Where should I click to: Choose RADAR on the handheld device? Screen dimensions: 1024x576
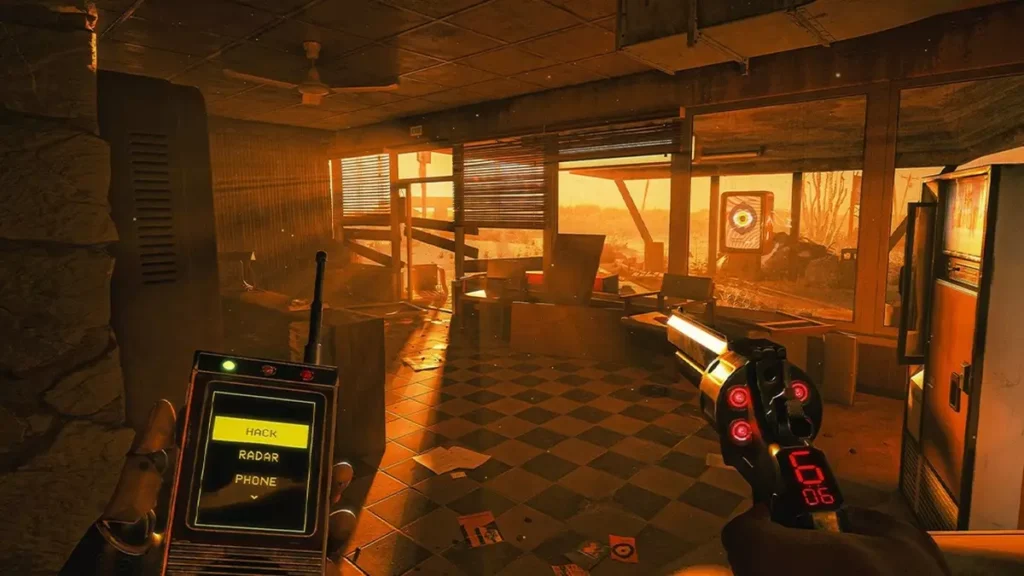[259, 456]
